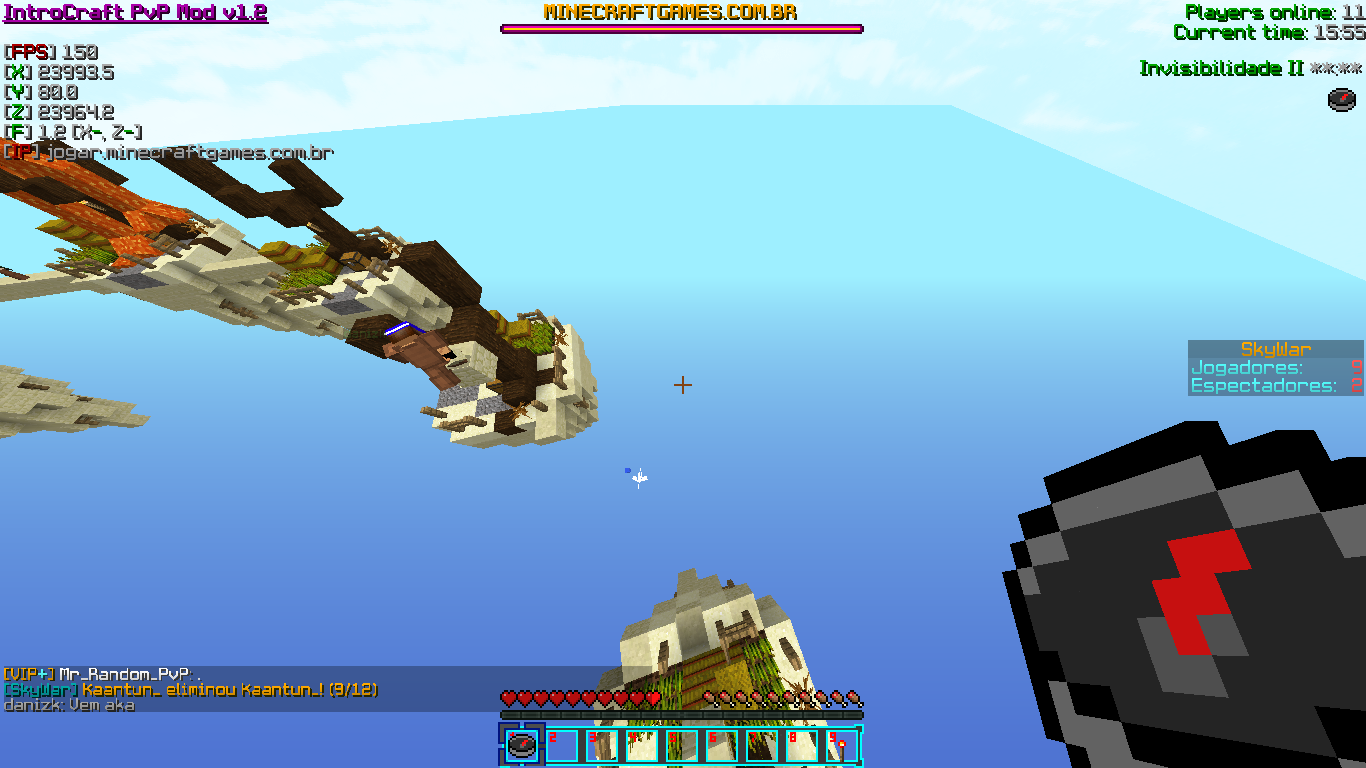Click the Invisibilidade II effect icon
1366x768 pixels.
tap(1342, 99)
